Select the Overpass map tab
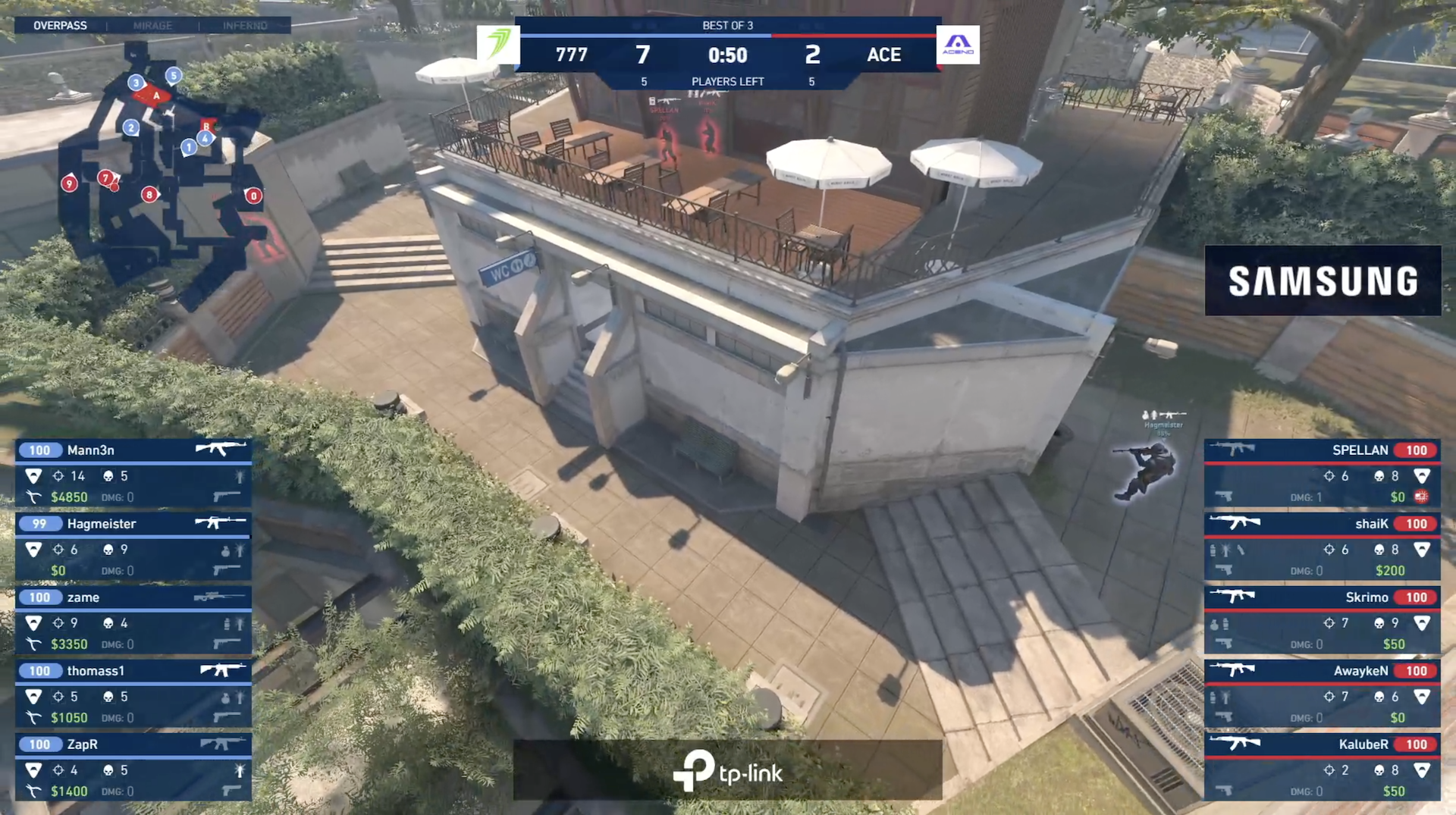This screenshot has width=1456, height=815. (x=60, y=25)
